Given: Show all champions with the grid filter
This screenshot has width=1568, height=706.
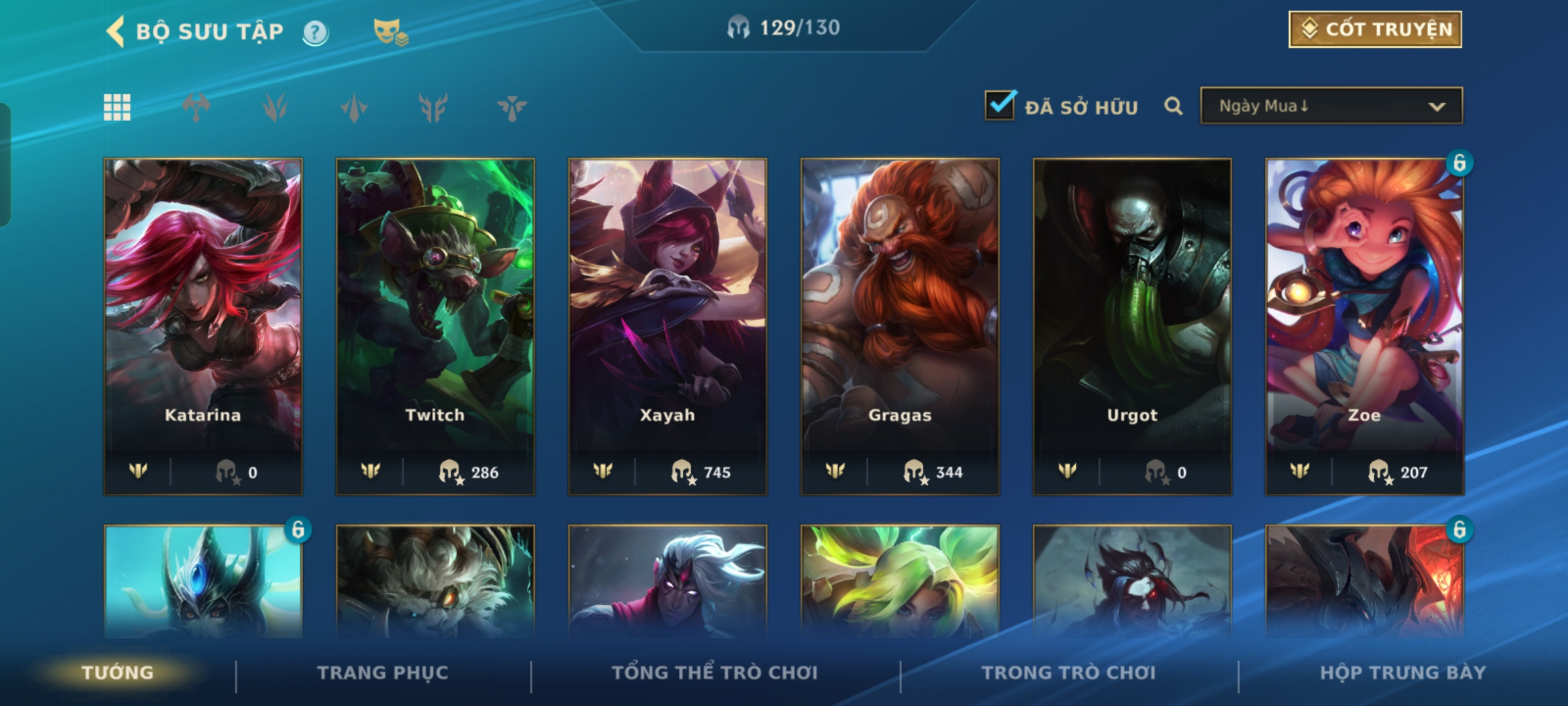Looking at the screenshot, I should pos(117,107).
